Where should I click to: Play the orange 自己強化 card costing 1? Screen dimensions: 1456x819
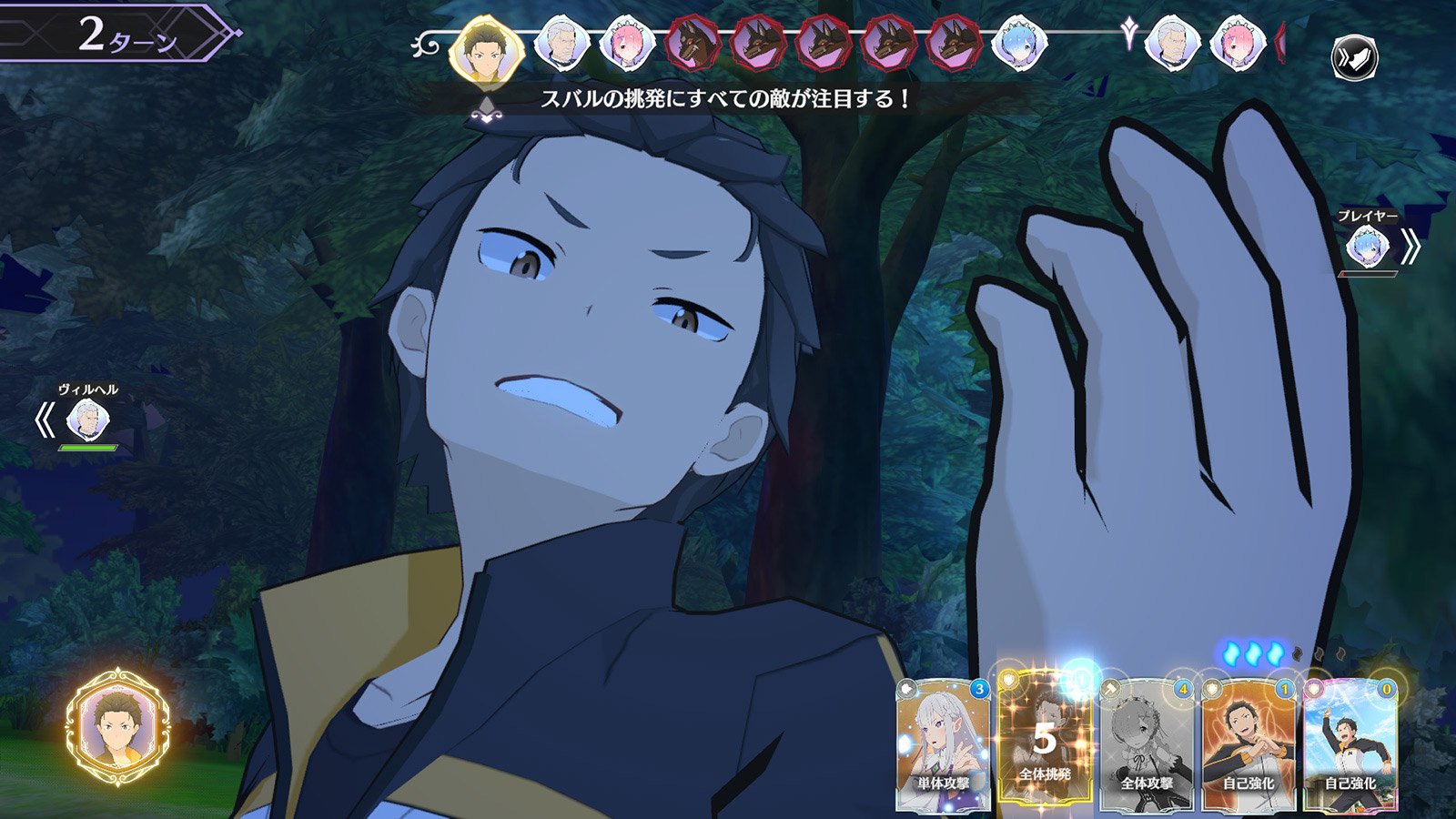1249,744
